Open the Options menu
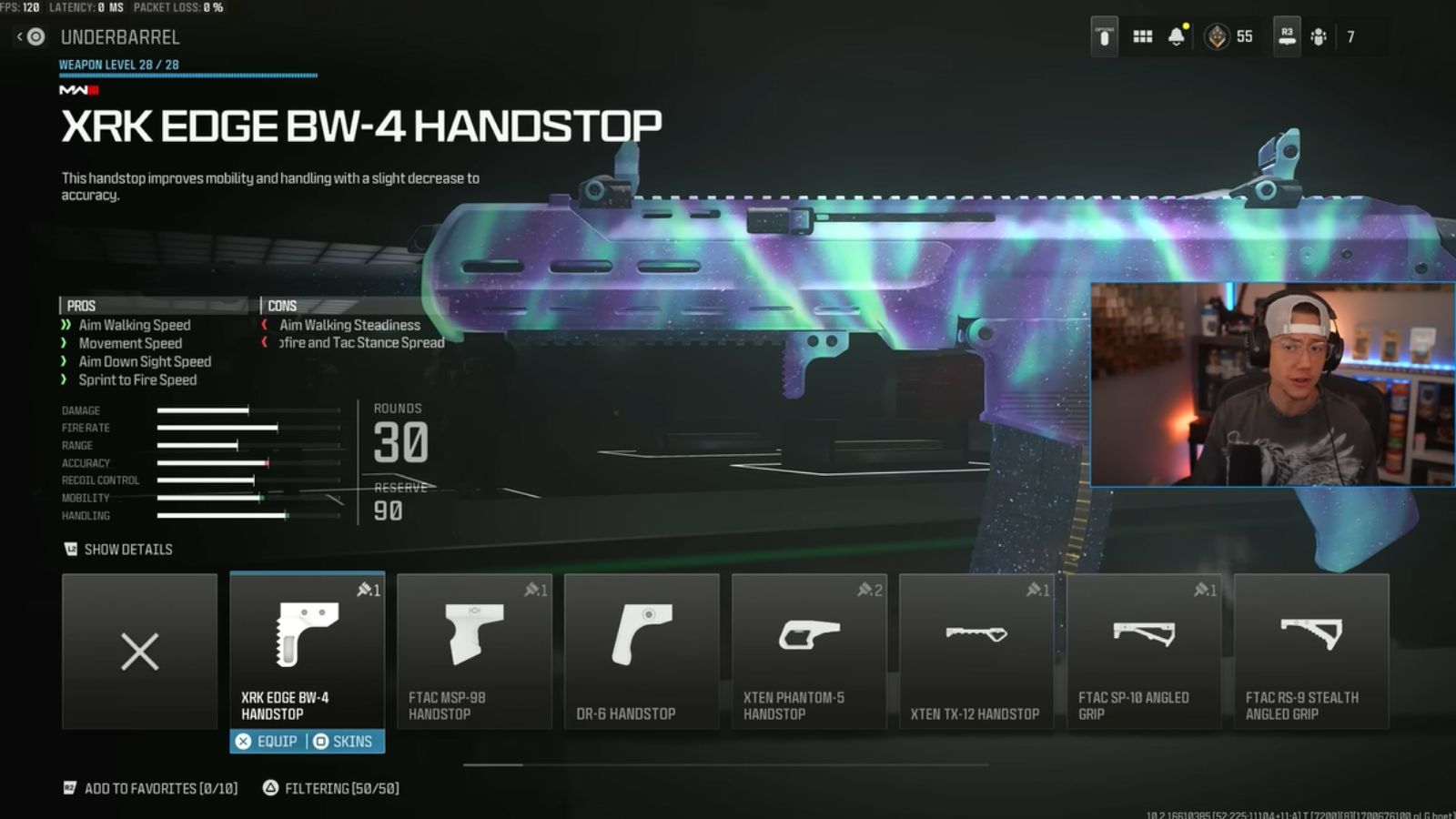Viewport: 1456px width, 819px height. 1102,37
